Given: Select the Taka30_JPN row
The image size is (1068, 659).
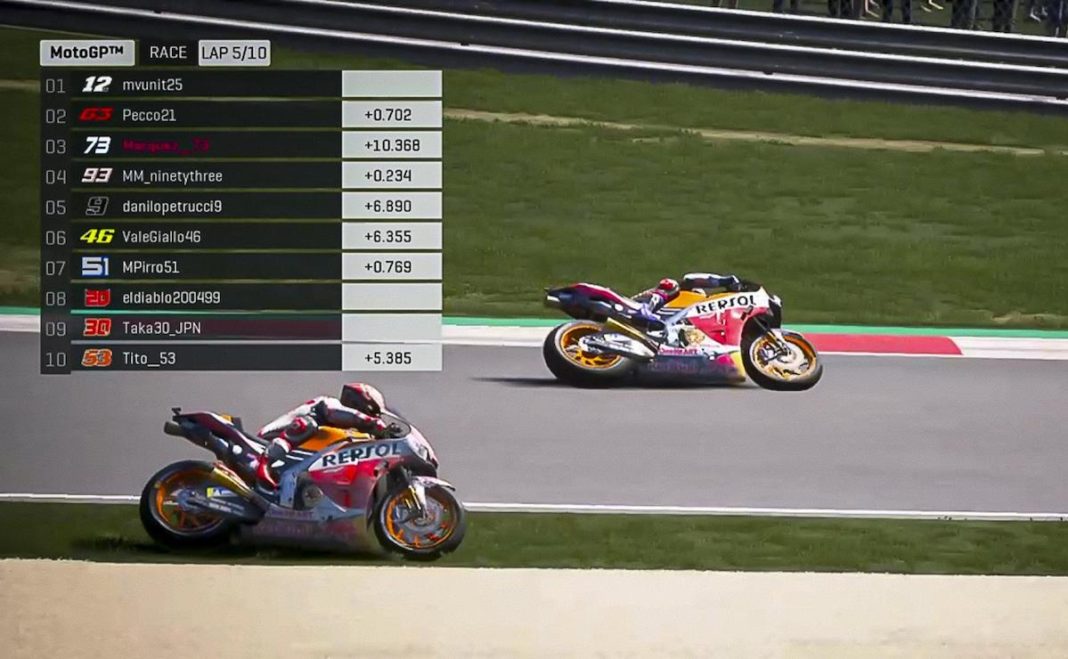Looking at the screenshot, I should point(159,327).
